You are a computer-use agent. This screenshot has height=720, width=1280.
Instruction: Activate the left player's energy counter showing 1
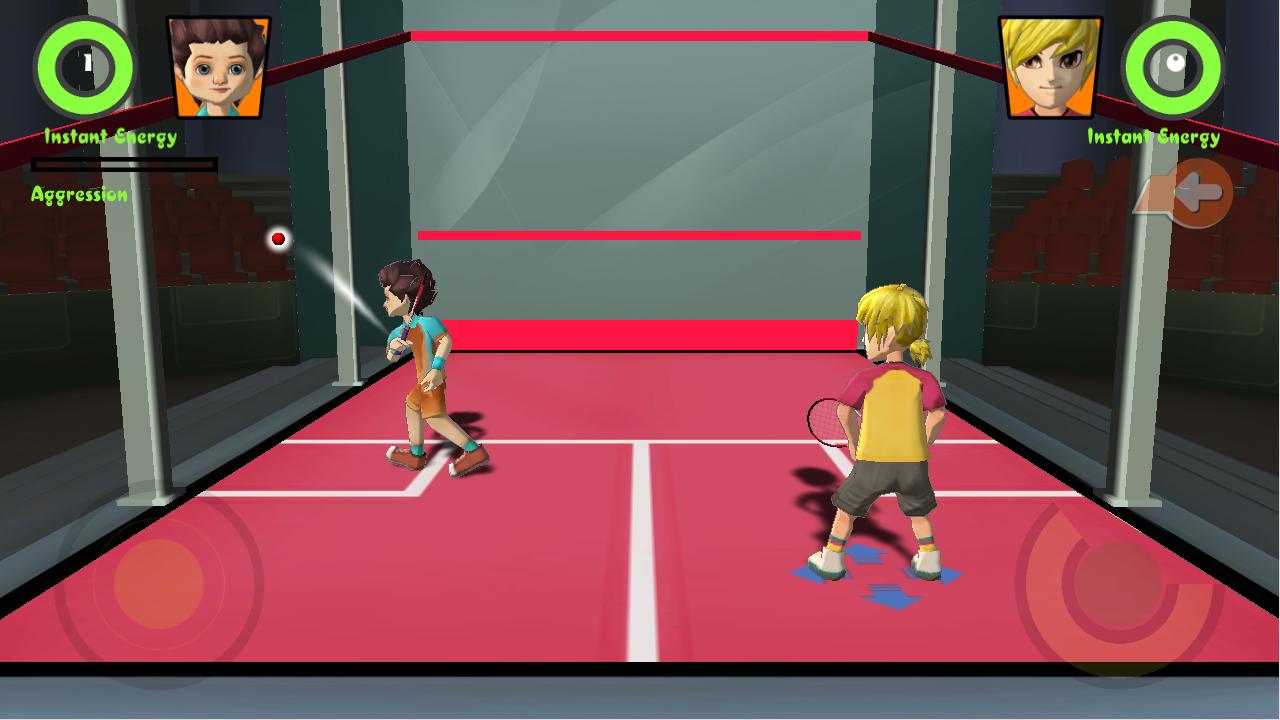tap(83, 67)
